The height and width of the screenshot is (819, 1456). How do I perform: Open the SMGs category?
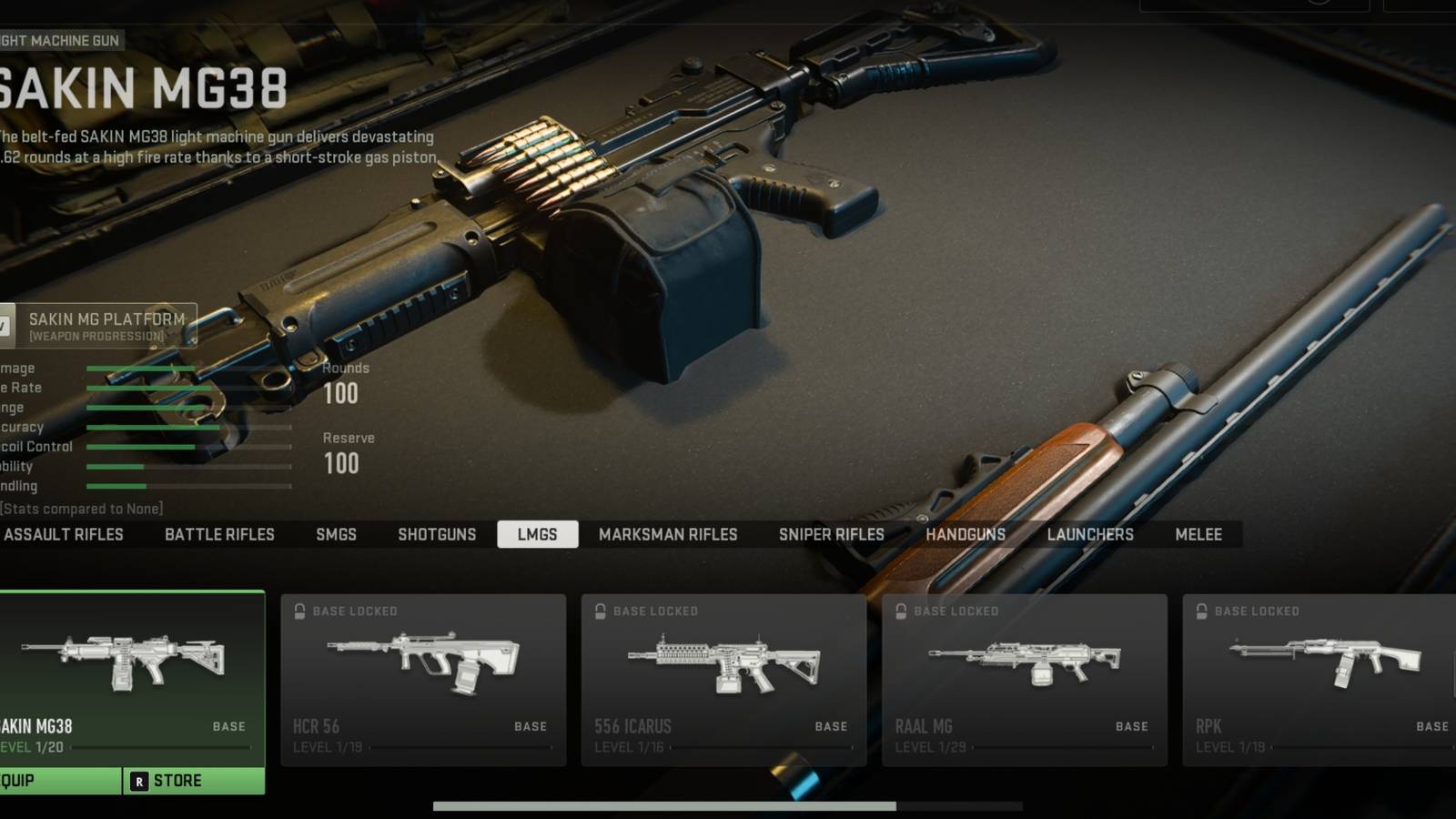[x=337, y=534]
